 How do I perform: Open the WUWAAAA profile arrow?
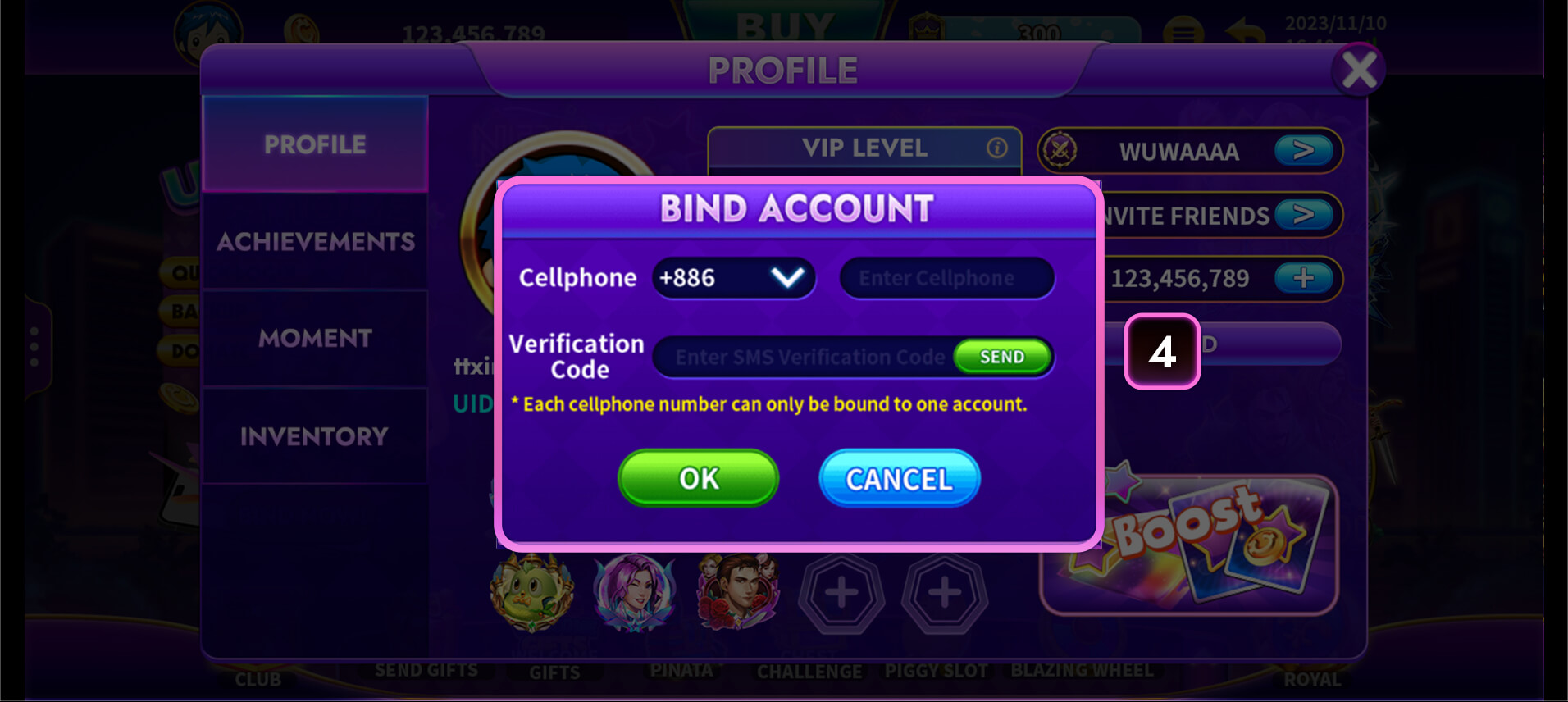pyautogui.click(x=1306, y=152)
